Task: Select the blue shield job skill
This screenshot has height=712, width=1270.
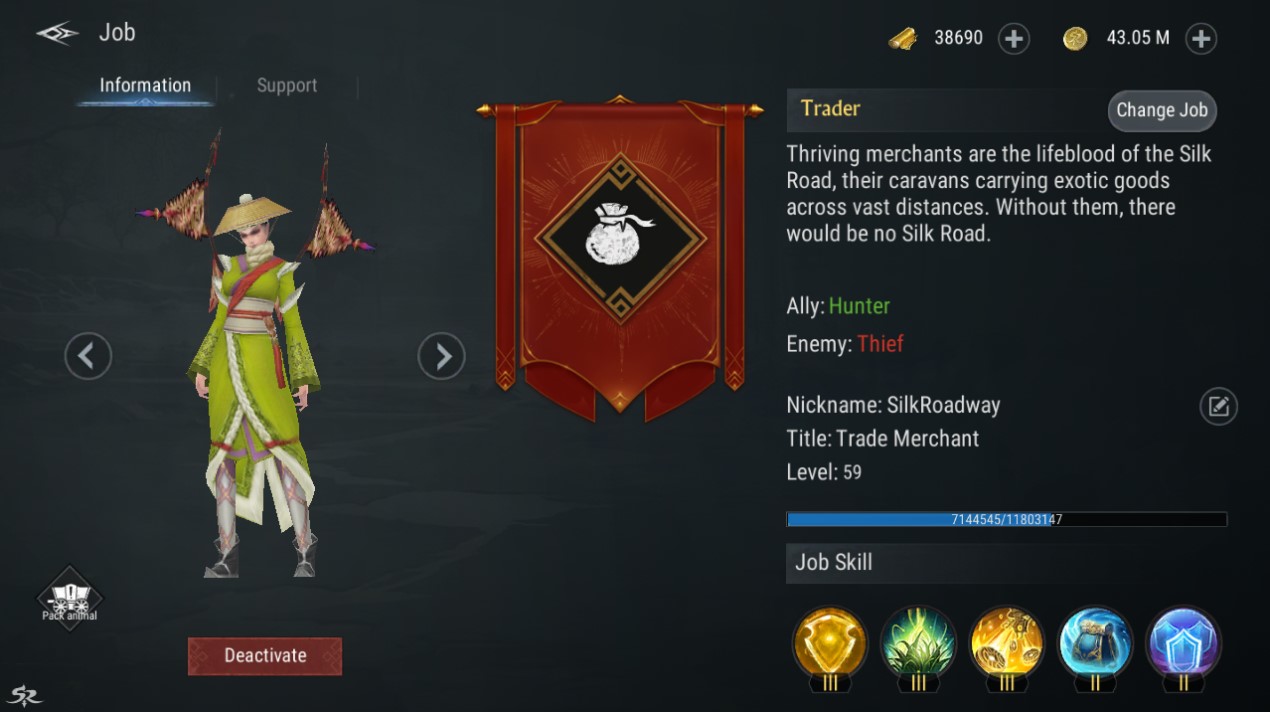Action: pyautogui.click(x=1183, y=644)
